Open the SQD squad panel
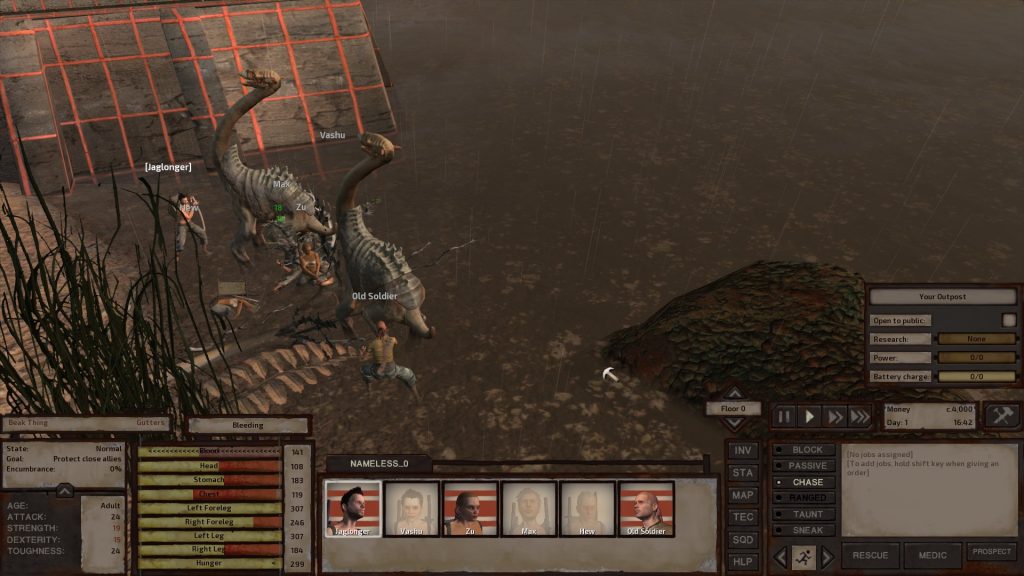 (742, 539)
